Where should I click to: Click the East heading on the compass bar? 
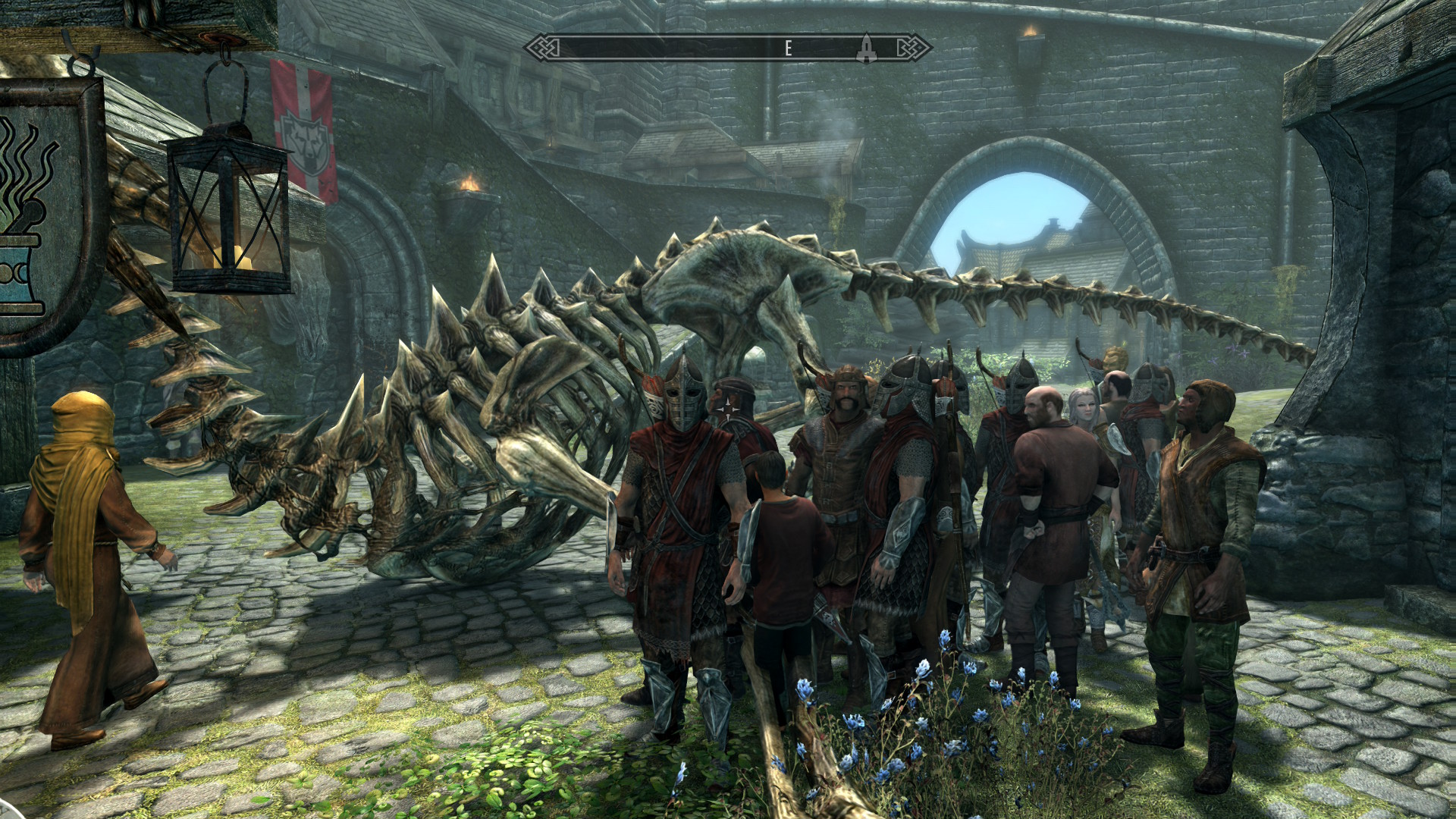(x=788, y=49)
